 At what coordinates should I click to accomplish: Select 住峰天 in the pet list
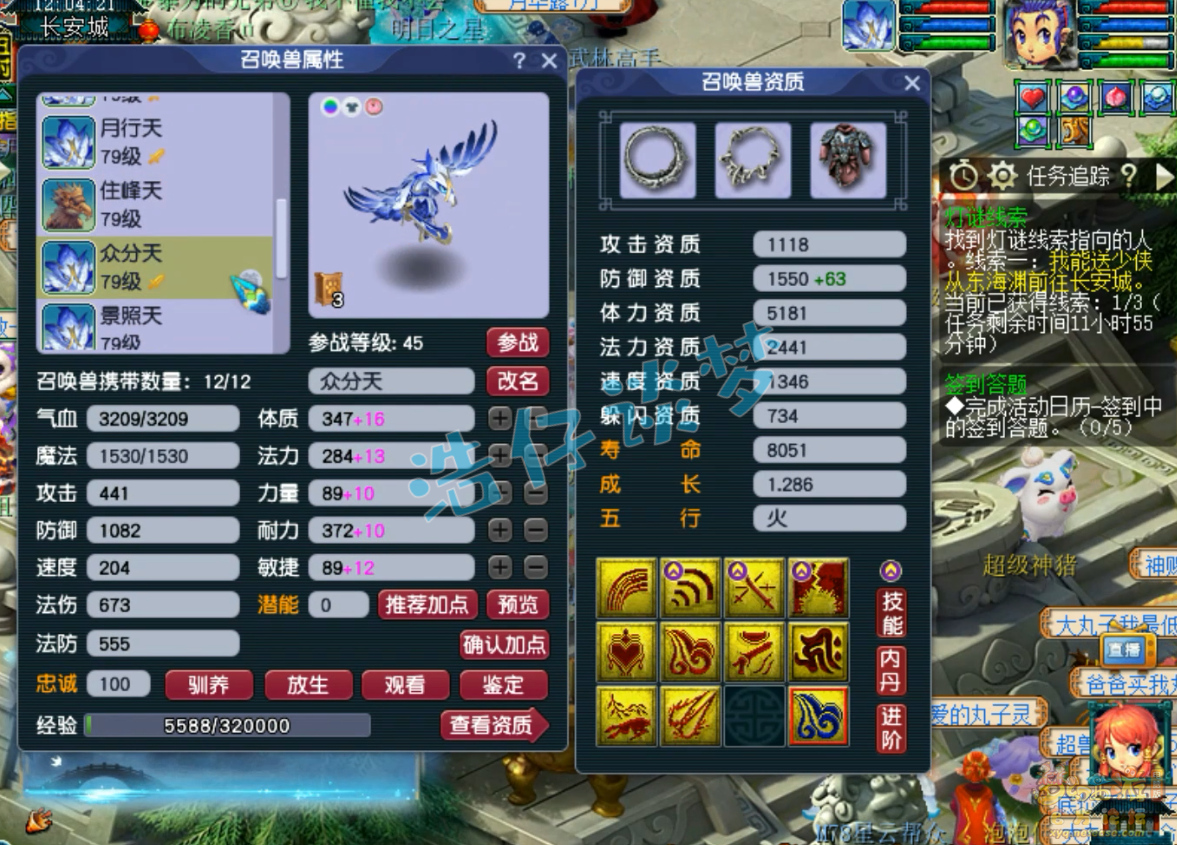(x=130, y=204)
